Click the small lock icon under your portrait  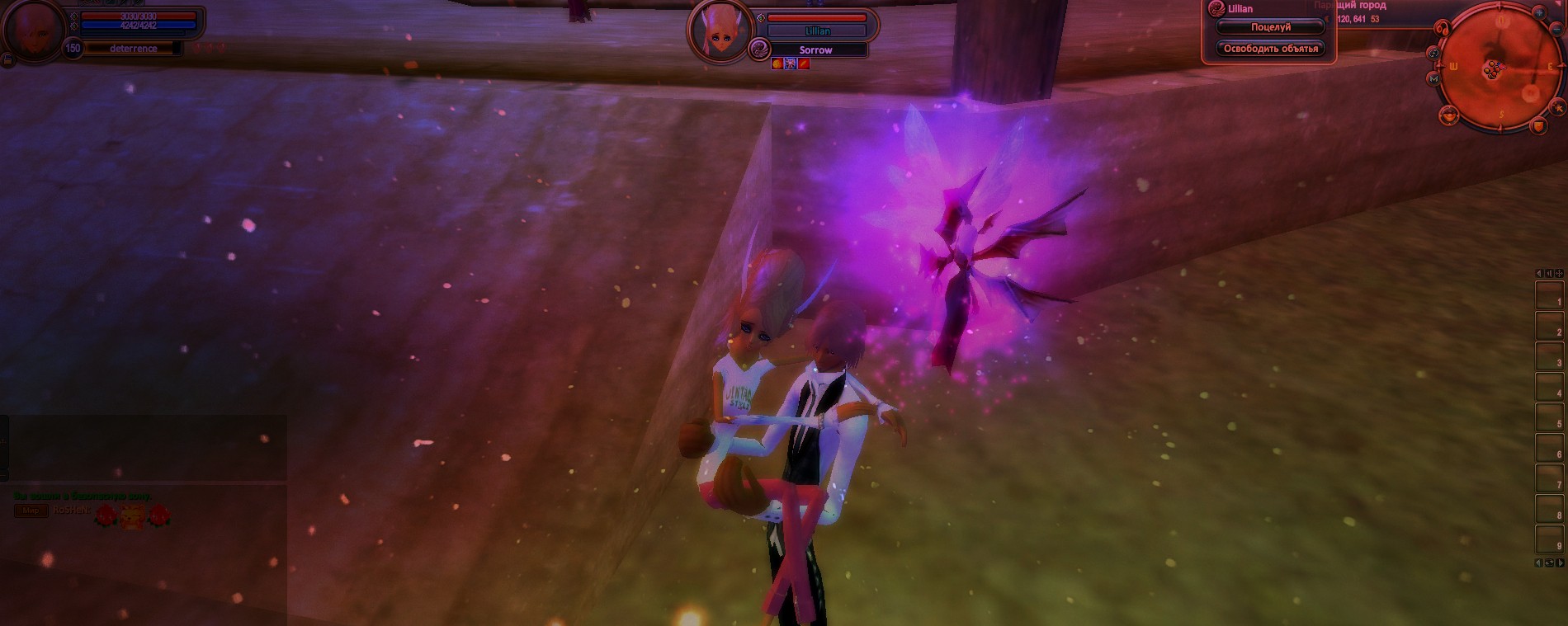tap(7, 59)
